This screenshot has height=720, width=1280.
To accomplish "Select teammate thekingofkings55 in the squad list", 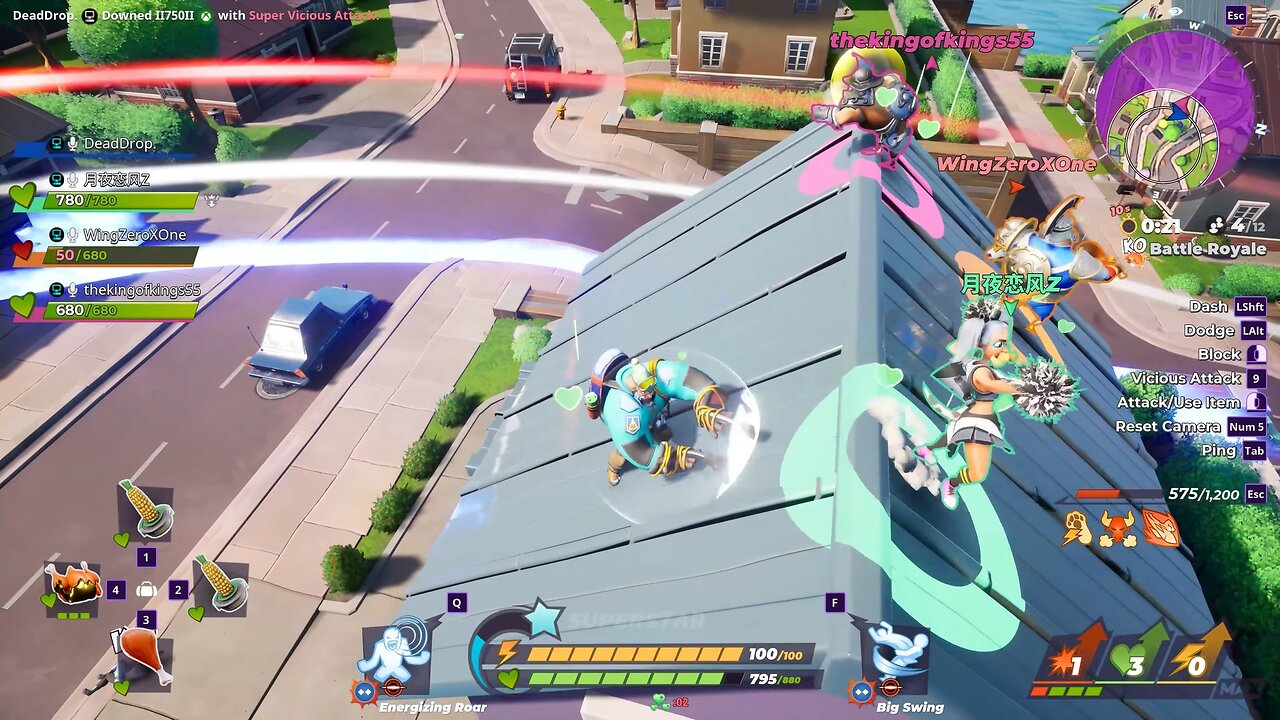I will (x=141, y=290).
